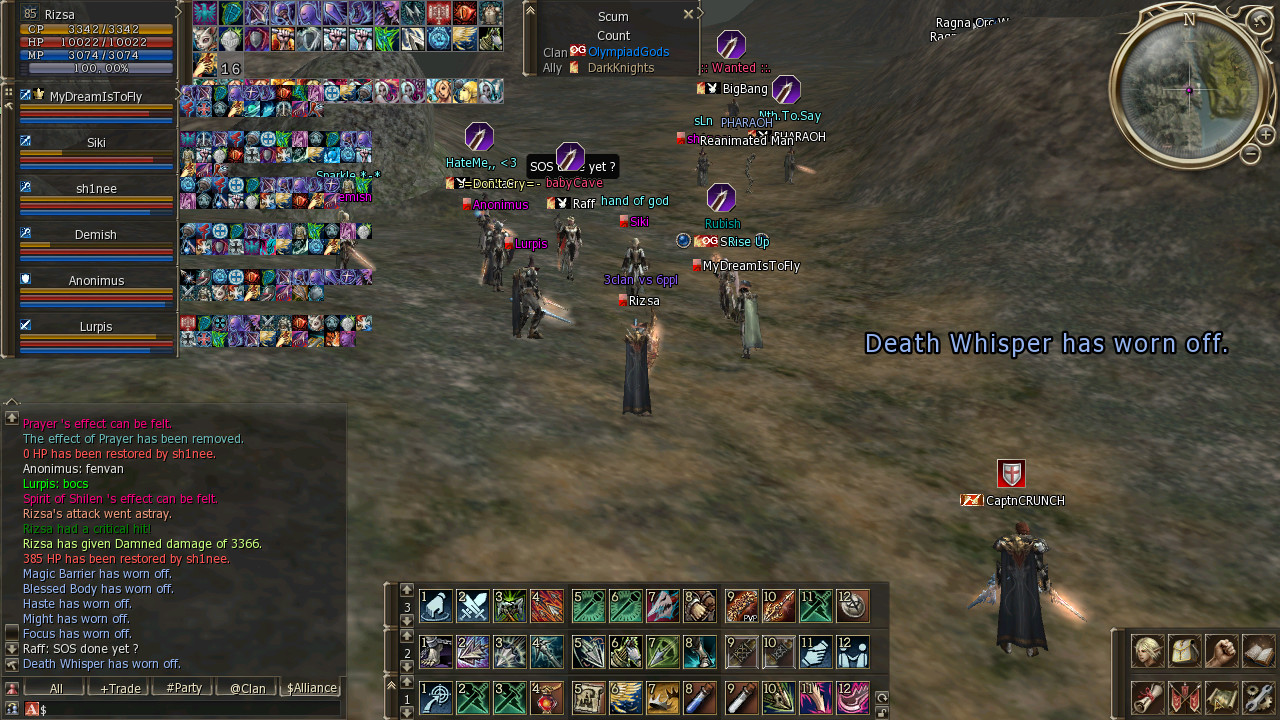This screenshot has width=1280, height=720.
Task: Open the +Trade chat tab
Action: coord(118,688)
